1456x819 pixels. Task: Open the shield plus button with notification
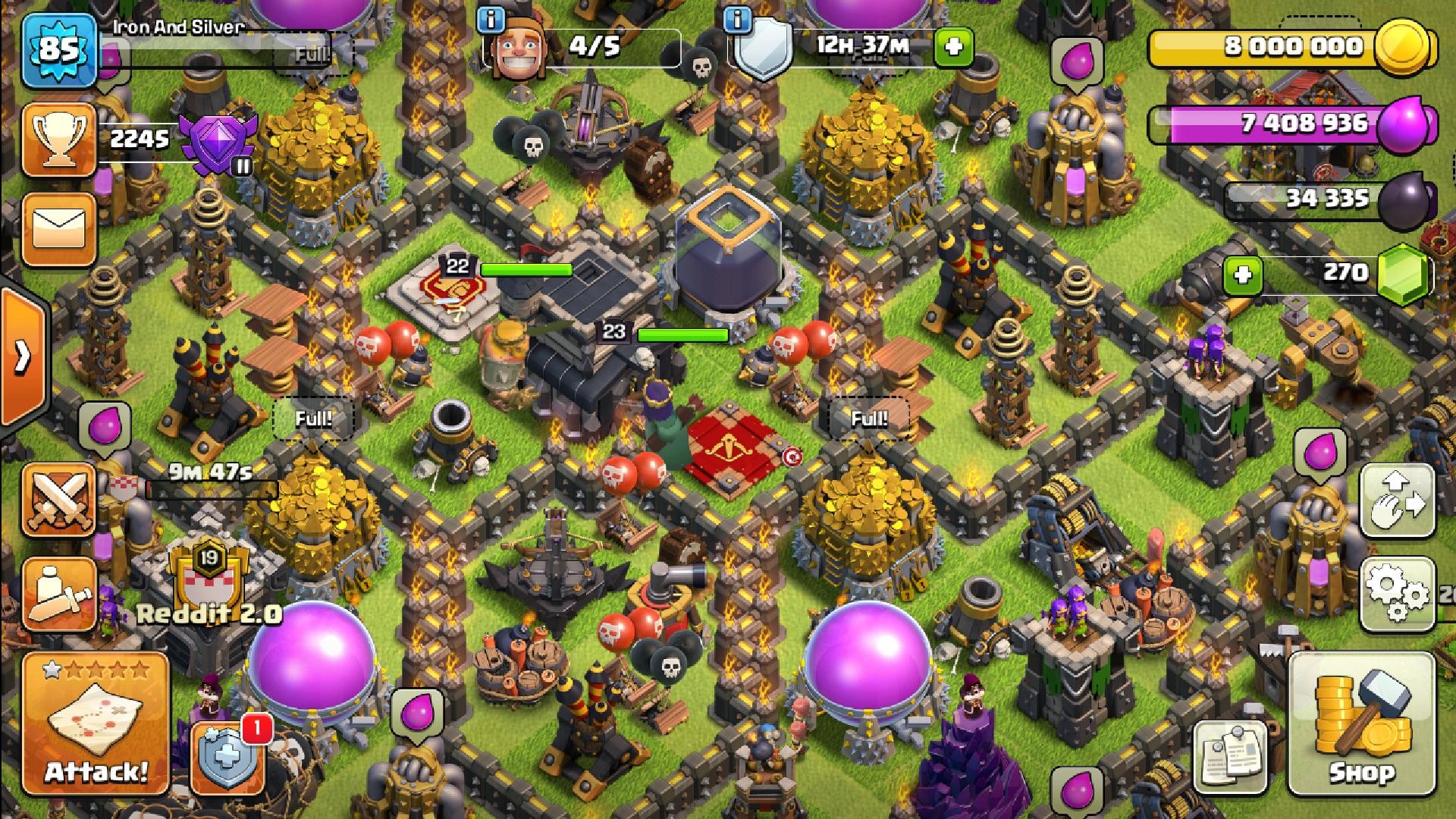[x=227, y=757]
